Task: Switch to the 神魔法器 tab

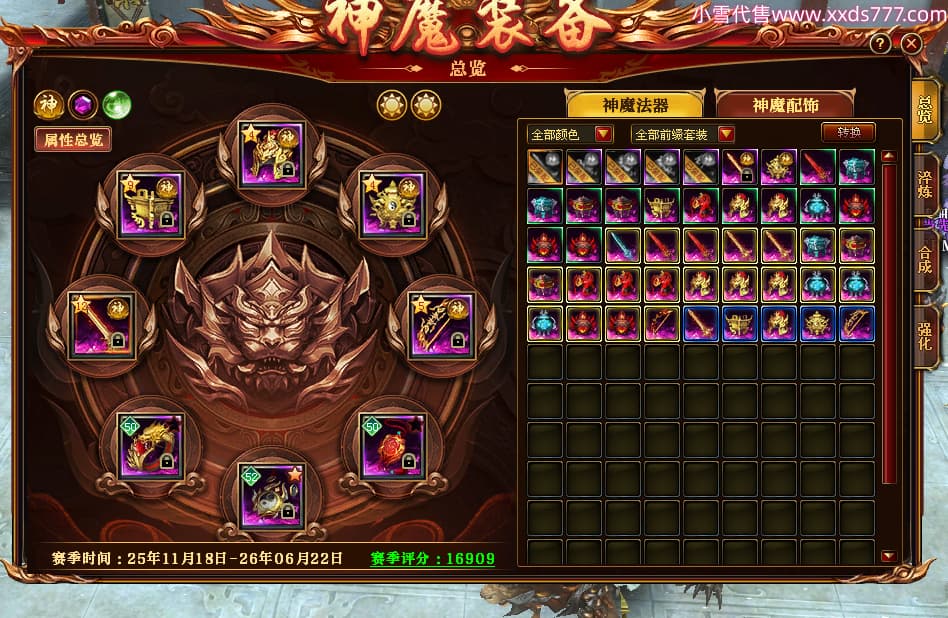Action: 635,105
